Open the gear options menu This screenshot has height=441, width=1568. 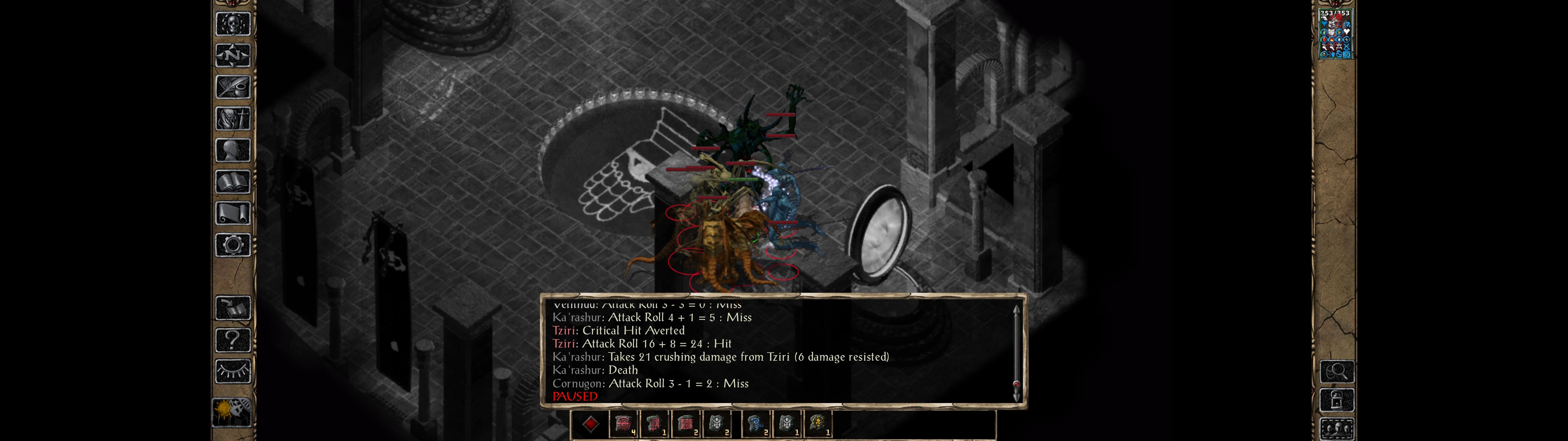click(232, 245)
